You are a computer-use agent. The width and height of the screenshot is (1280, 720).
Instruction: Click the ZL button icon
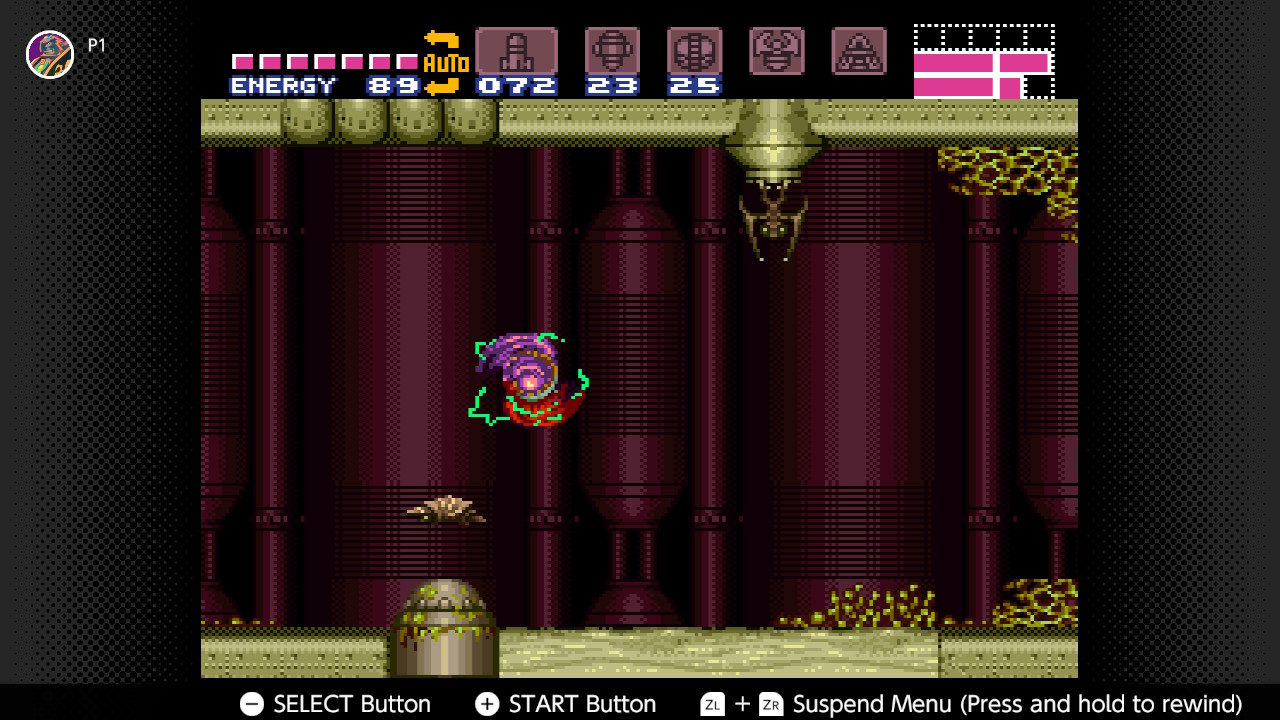(x=712, y=704)
